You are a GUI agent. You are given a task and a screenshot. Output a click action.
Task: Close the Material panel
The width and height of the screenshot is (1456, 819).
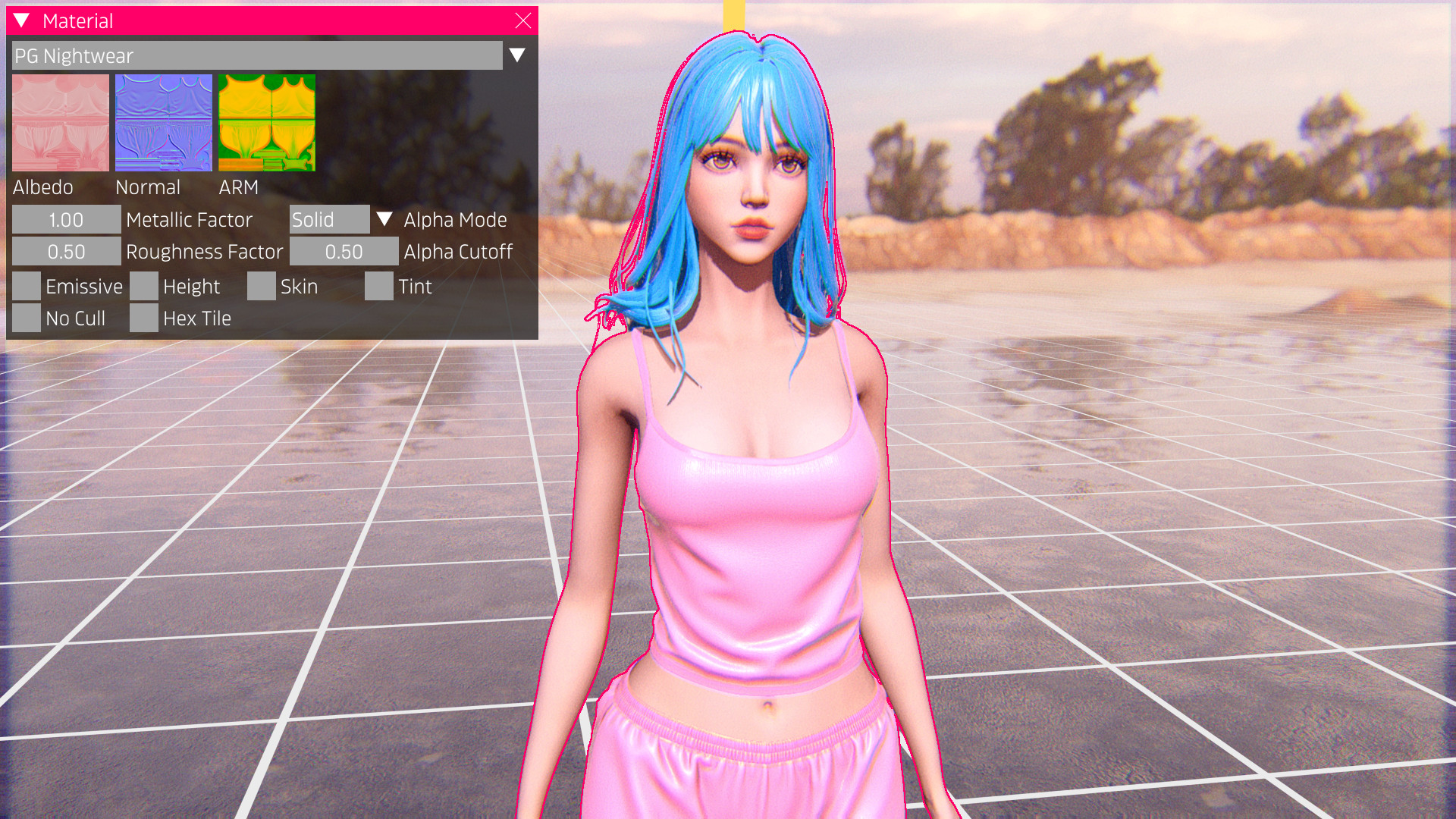point(523,21)
